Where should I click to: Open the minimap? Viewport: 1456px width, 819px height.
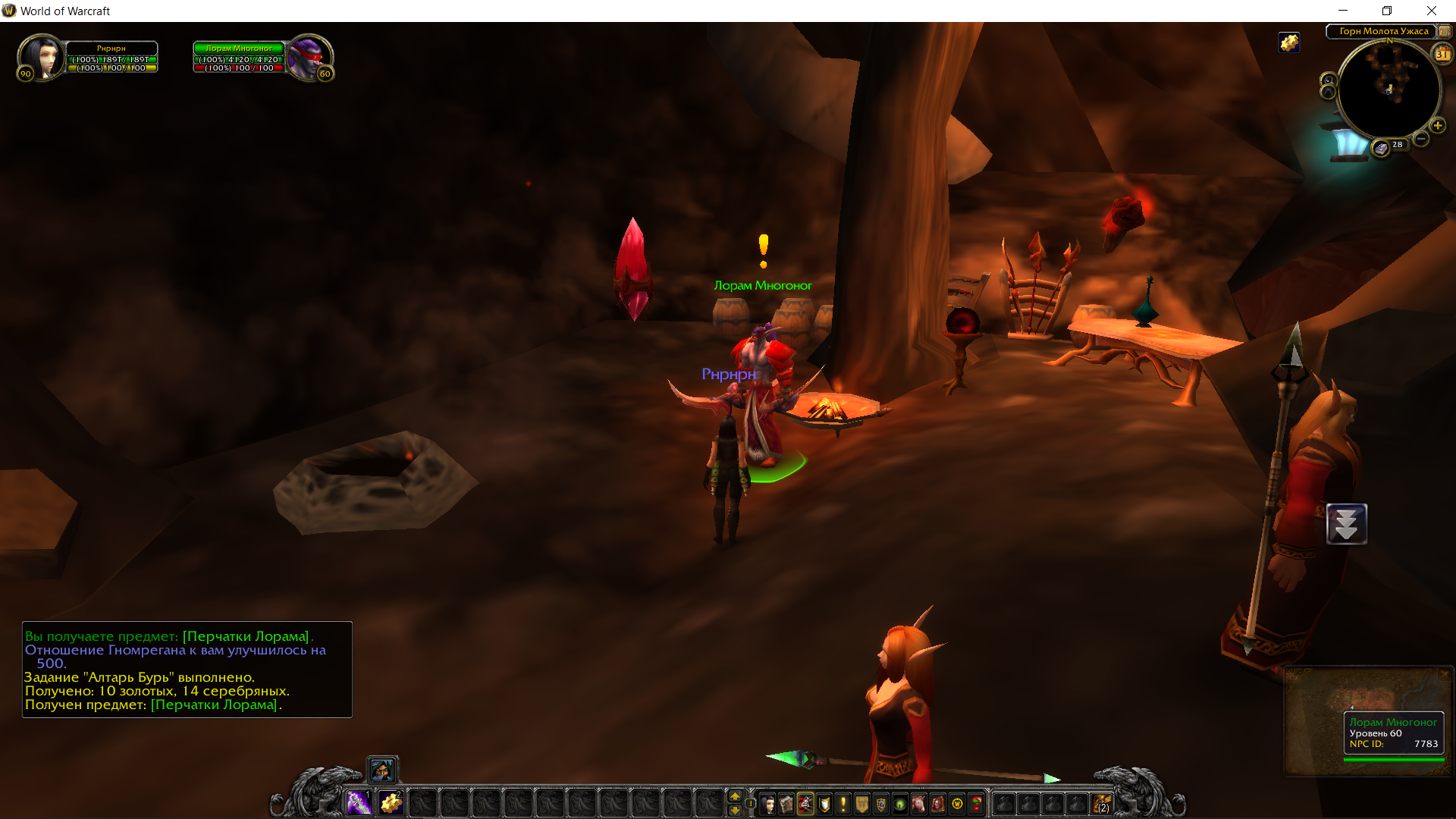click(x=1389, y=90)
